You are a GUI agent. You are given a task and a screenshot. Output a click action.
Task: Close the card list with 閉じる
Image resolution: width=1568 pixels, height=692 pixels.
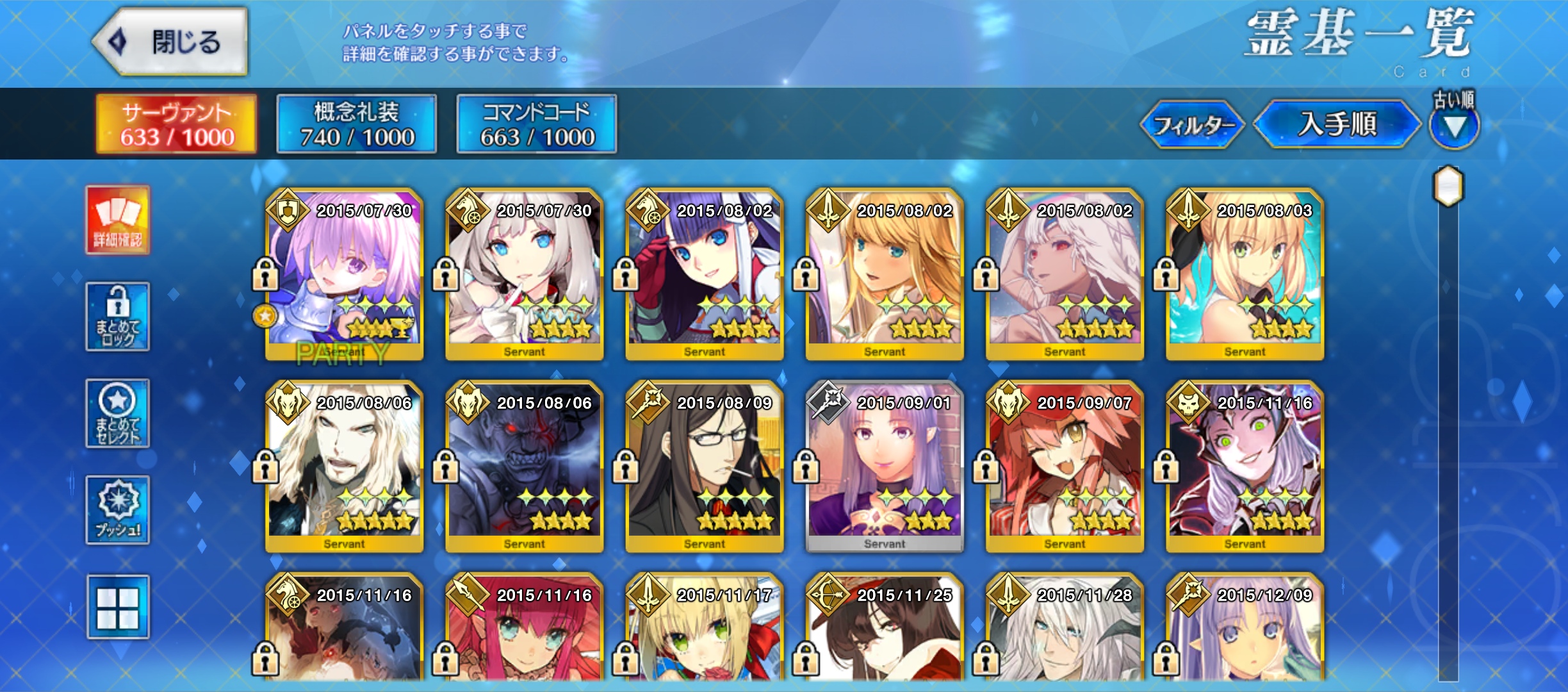(x=171, y=42)
